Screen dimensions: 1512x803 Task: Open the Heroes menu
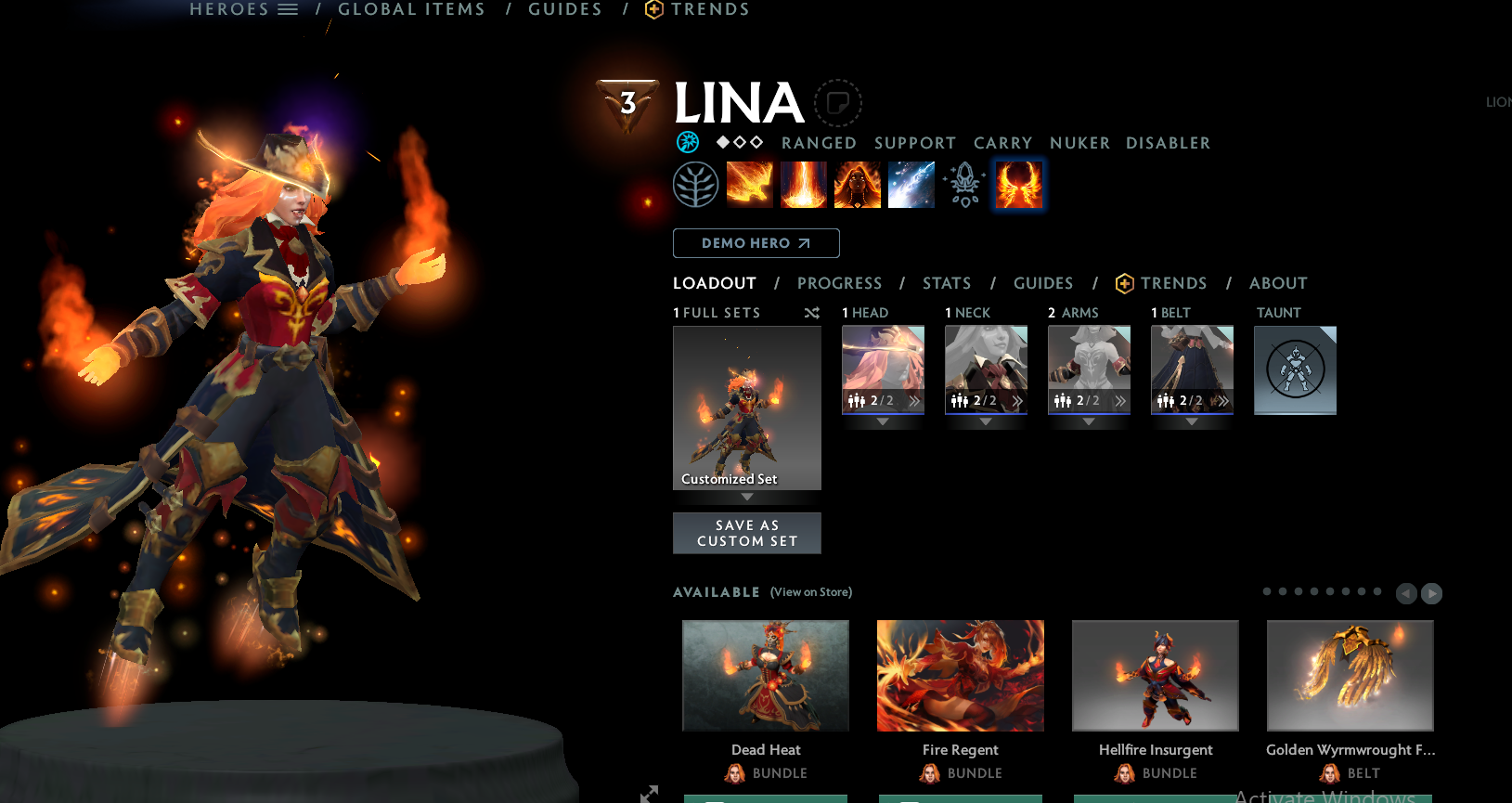[x=243, y=9]
